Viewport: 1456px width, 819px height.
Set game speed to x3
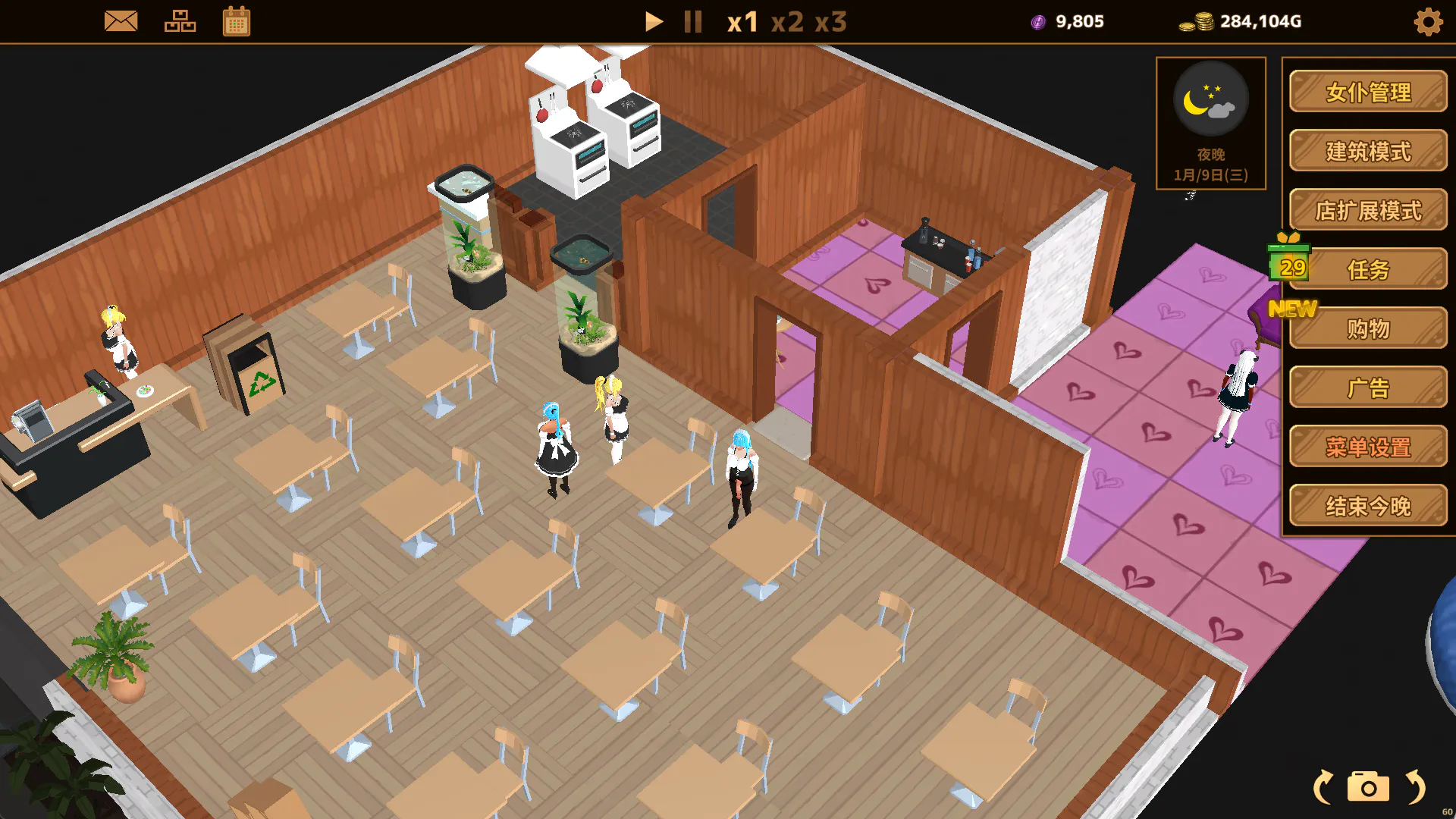tap(830, 22)
